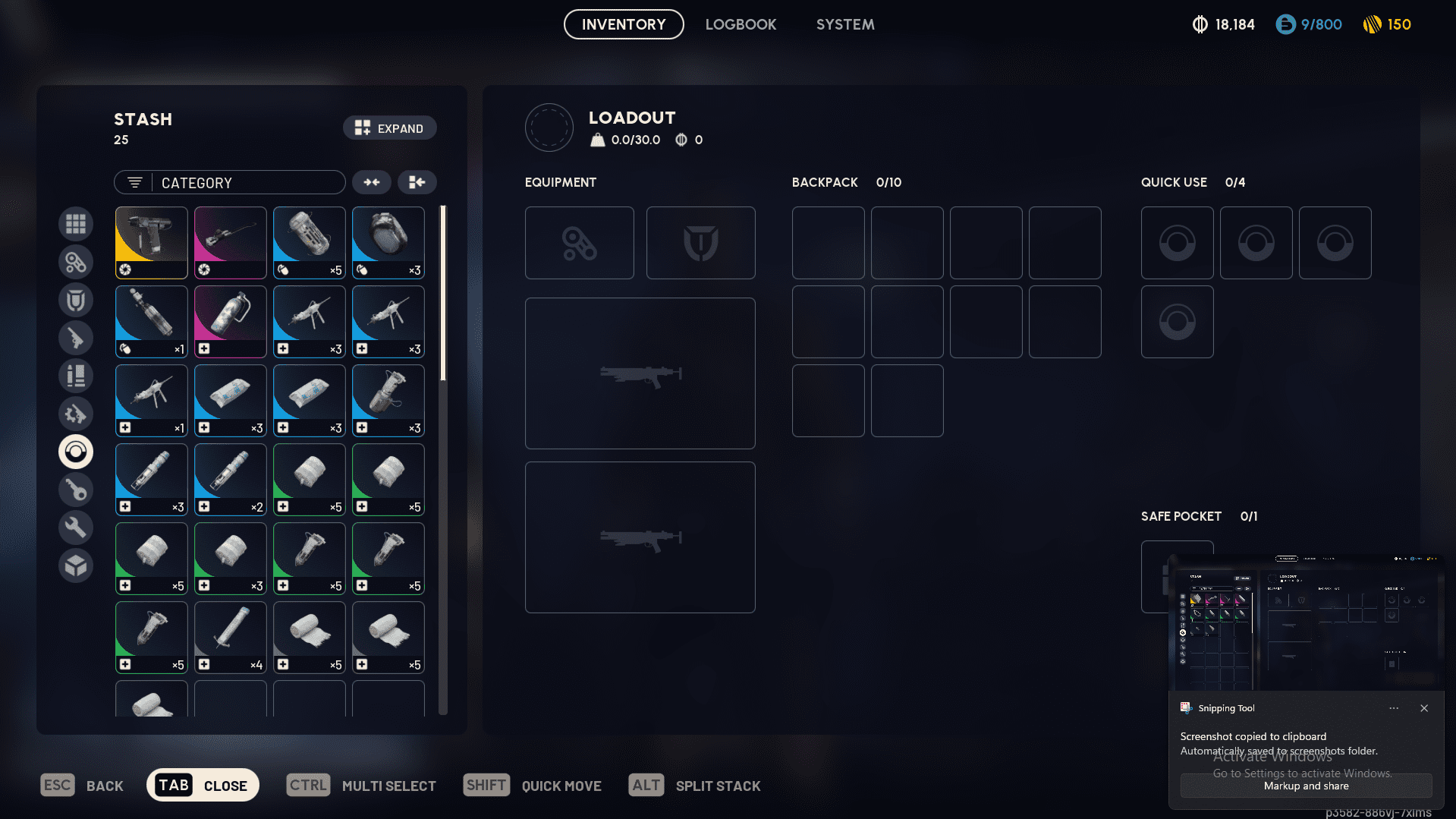Open the filter funnel menu
This screenshot has width=1456, height=819.
point(134,182)
